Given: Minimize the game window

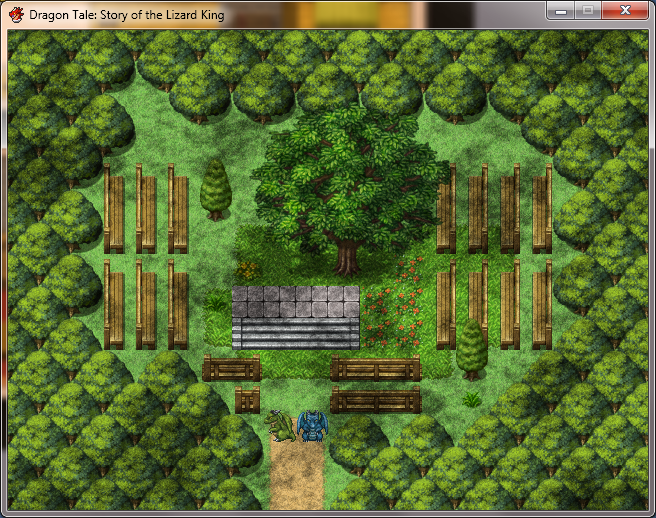Looking at the screenshot, I should coord(561,11).
